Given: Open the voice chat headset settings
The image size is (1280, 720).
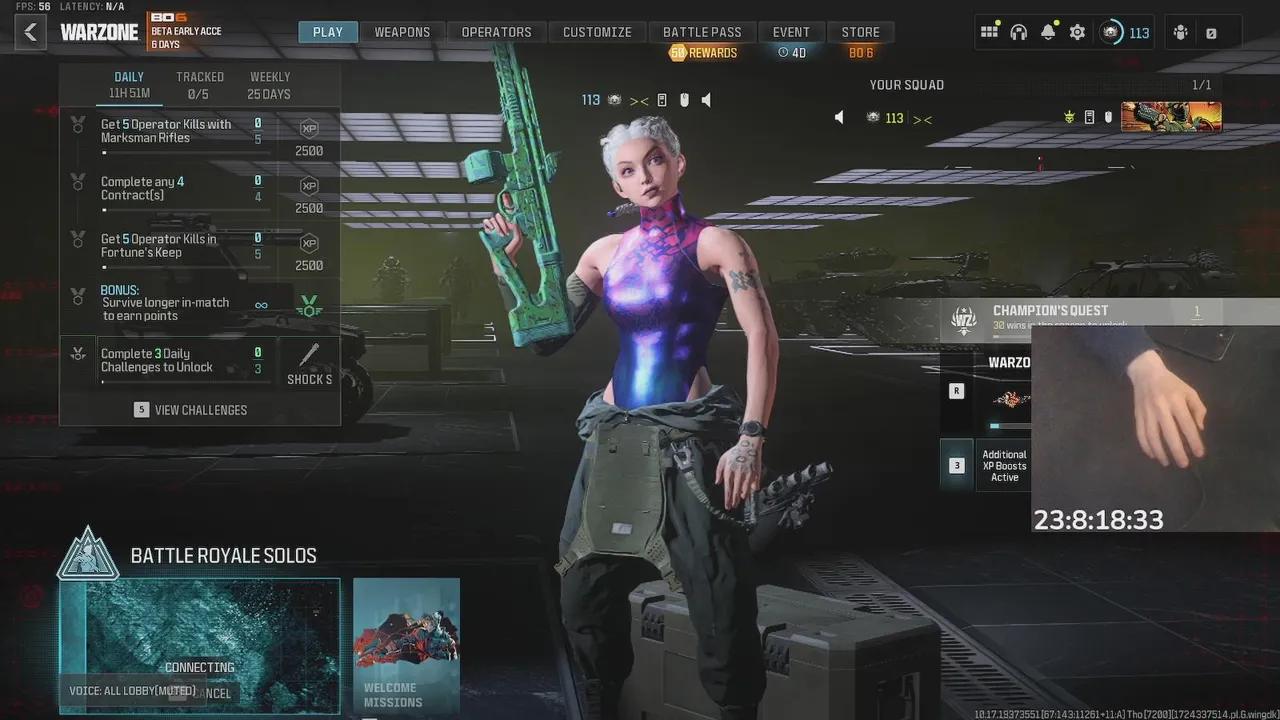Looking at the screenshot, I should point(1018,31).
